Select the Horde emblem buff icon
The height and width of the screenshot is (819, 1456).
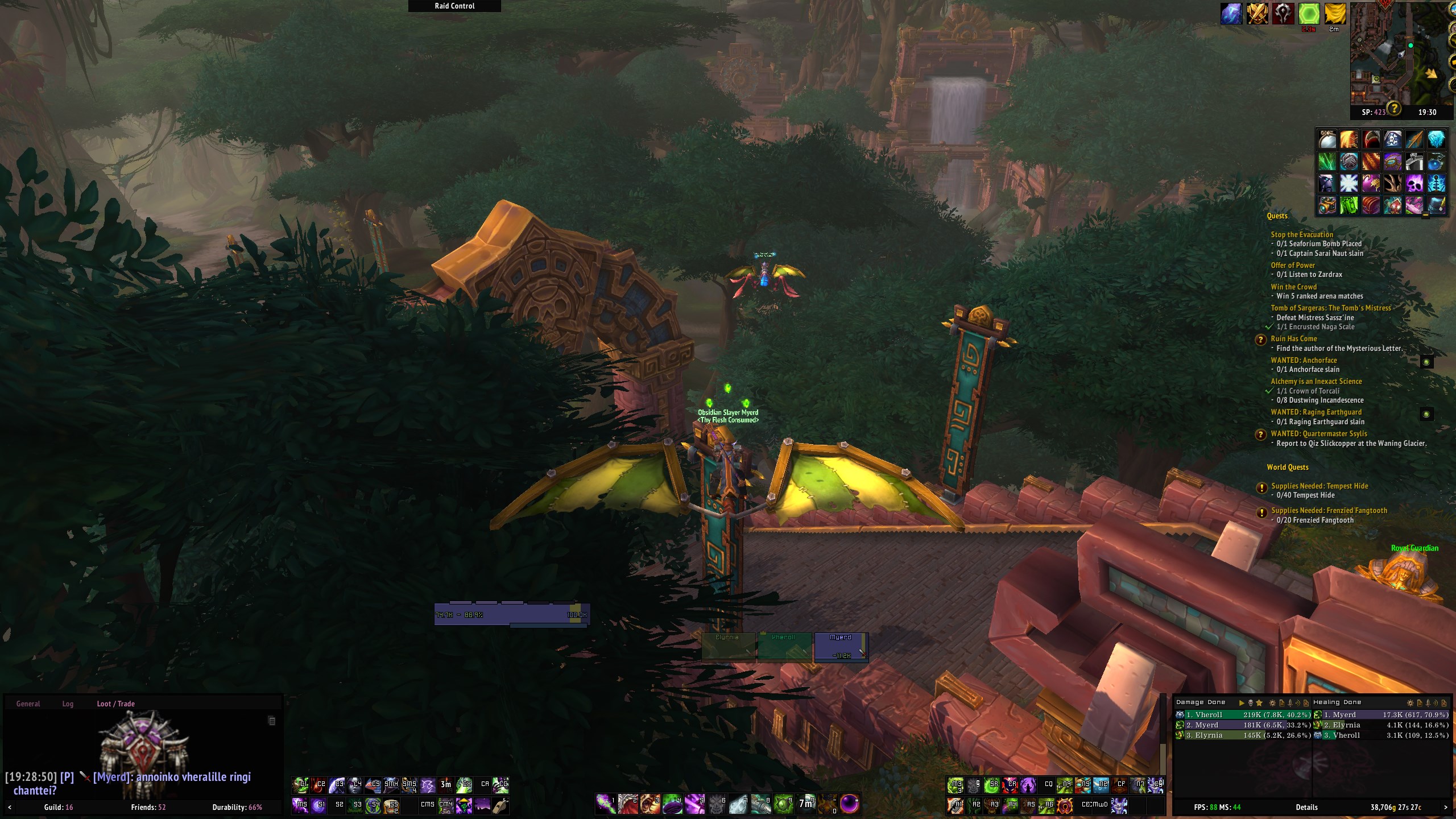(x=1283, y=14)
